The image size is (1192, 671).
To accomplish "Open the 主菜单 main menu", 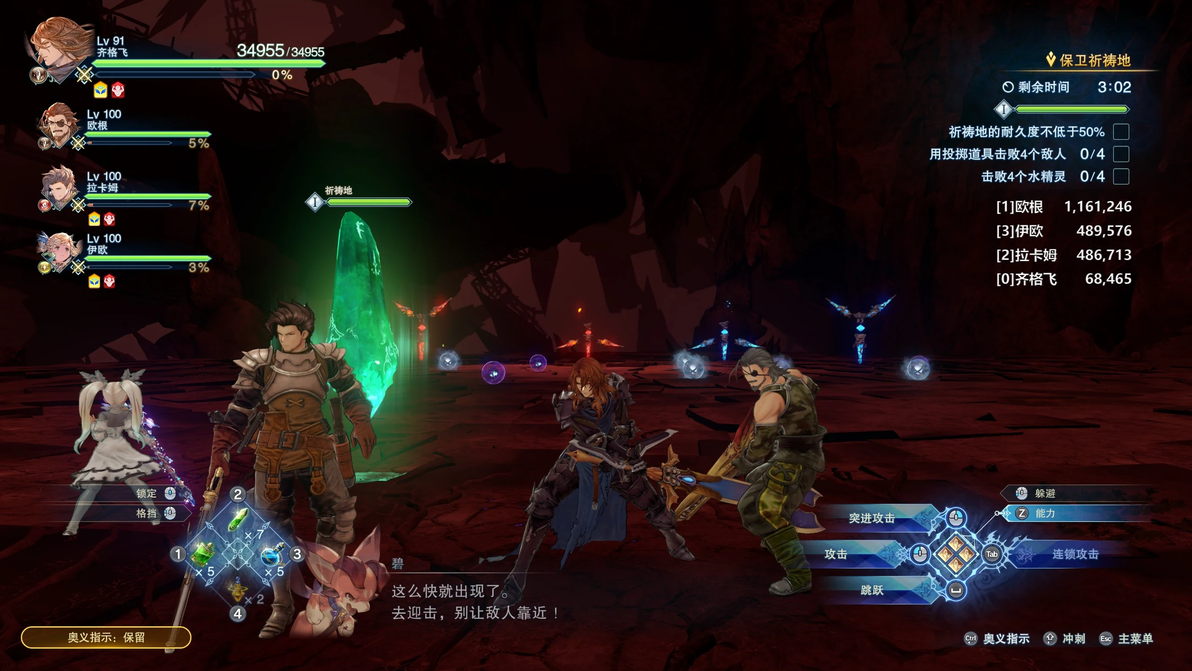I will [1135, 638].
